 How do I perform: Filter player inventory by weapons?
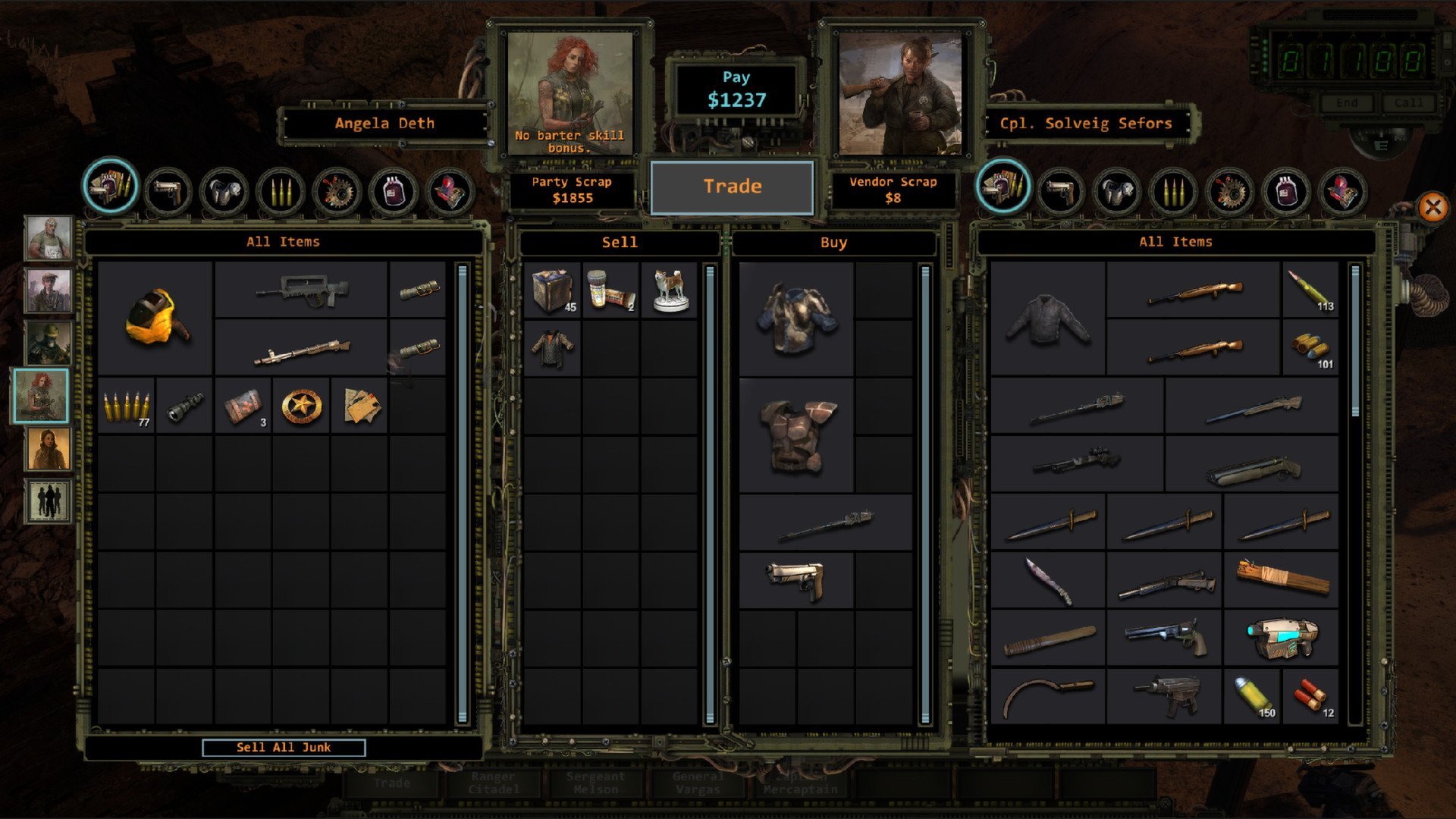coord(167,190)
